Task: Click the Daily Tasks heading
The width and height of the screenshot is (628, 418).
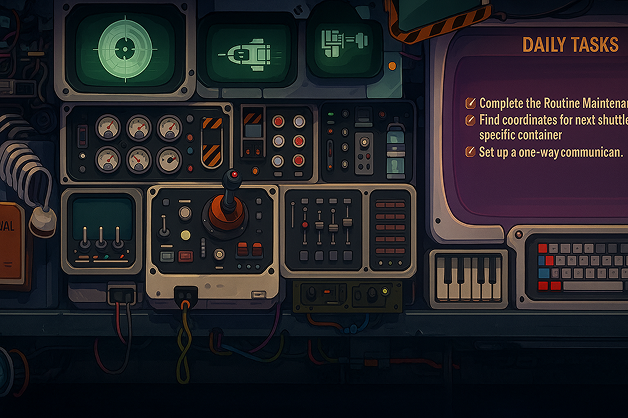Action: point(570,45)
